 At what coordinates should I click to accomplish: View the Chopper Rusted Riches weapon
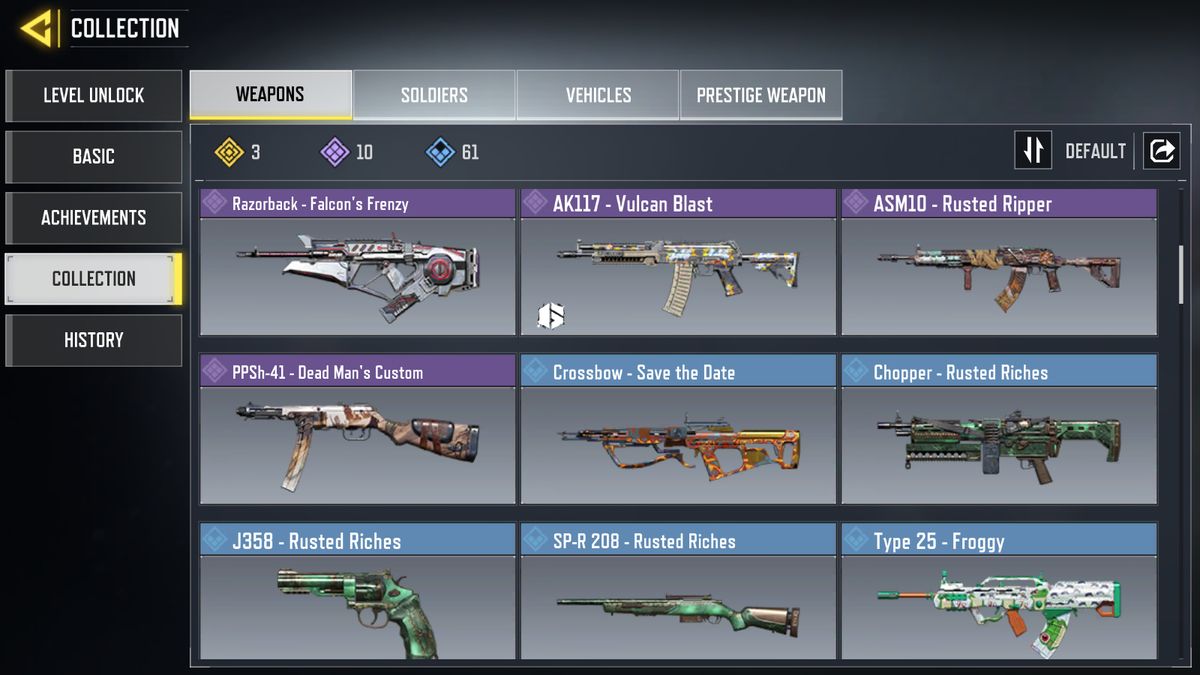click(x=999, y=432)
